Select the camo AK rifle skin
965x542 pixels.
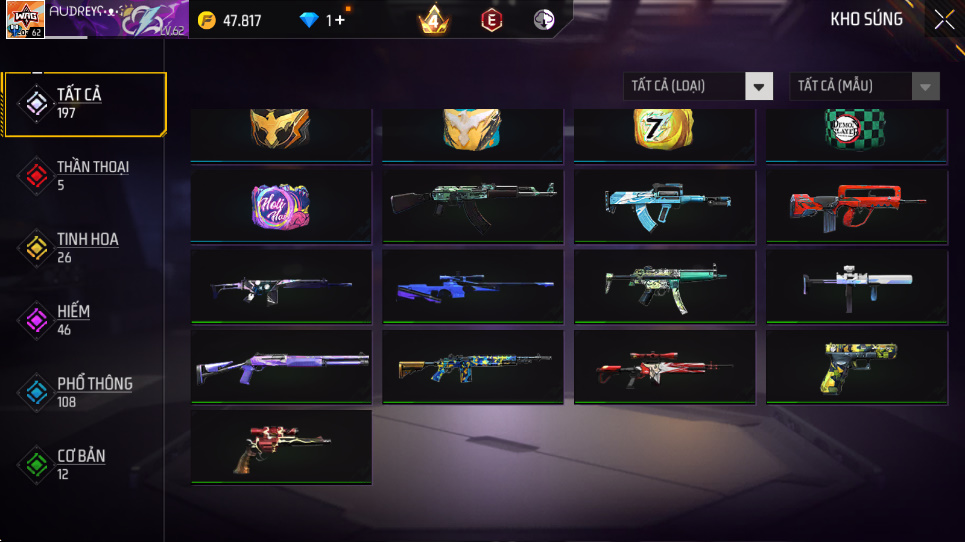pyautogui.click(x=472, y=206)
